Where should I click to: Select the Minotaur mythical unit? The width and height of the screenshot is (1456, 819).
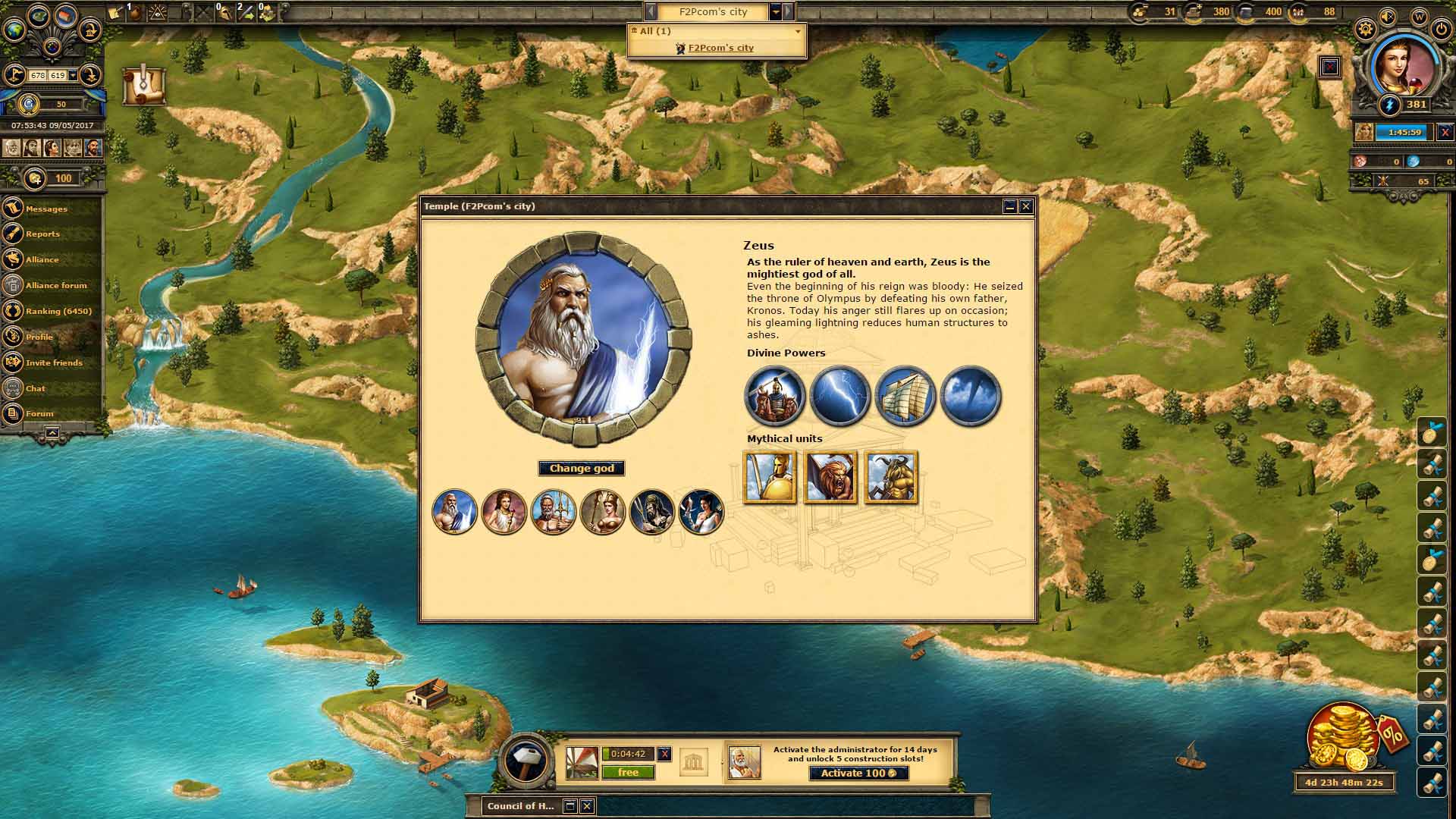tap(891, 477)
